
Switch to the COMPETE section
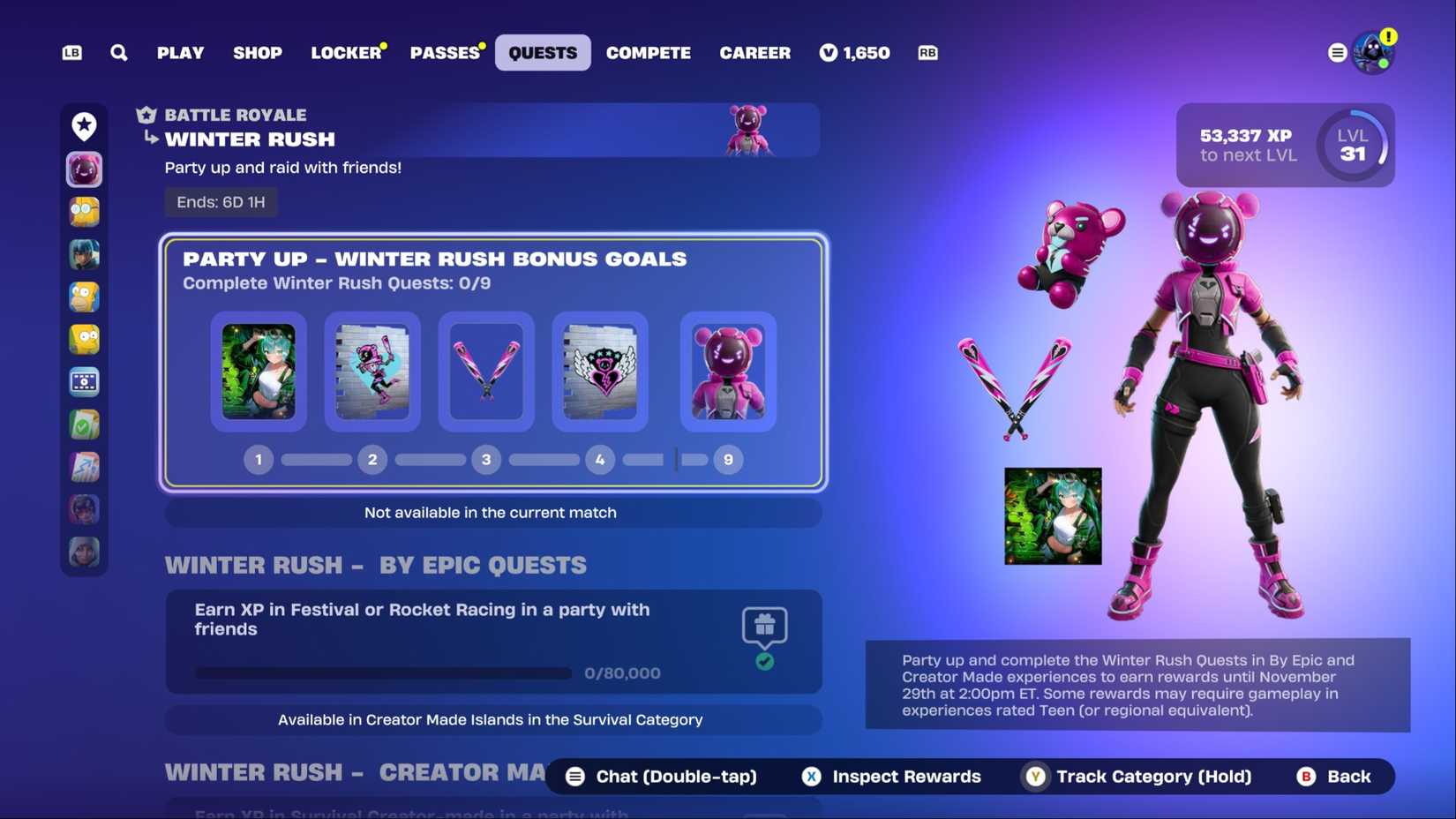point(648,52)
